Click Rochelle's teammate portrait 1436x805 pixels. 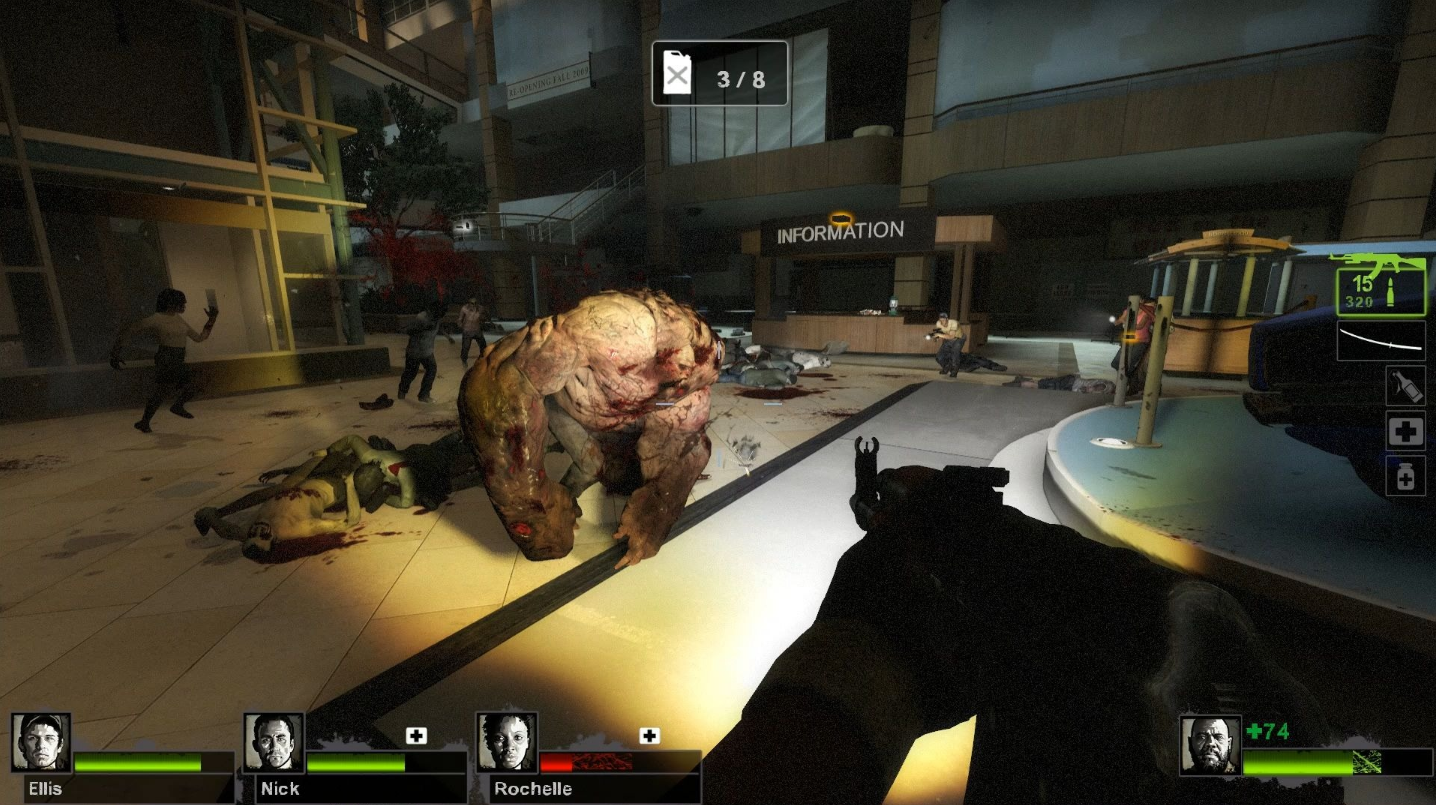[x=506, y=743]
